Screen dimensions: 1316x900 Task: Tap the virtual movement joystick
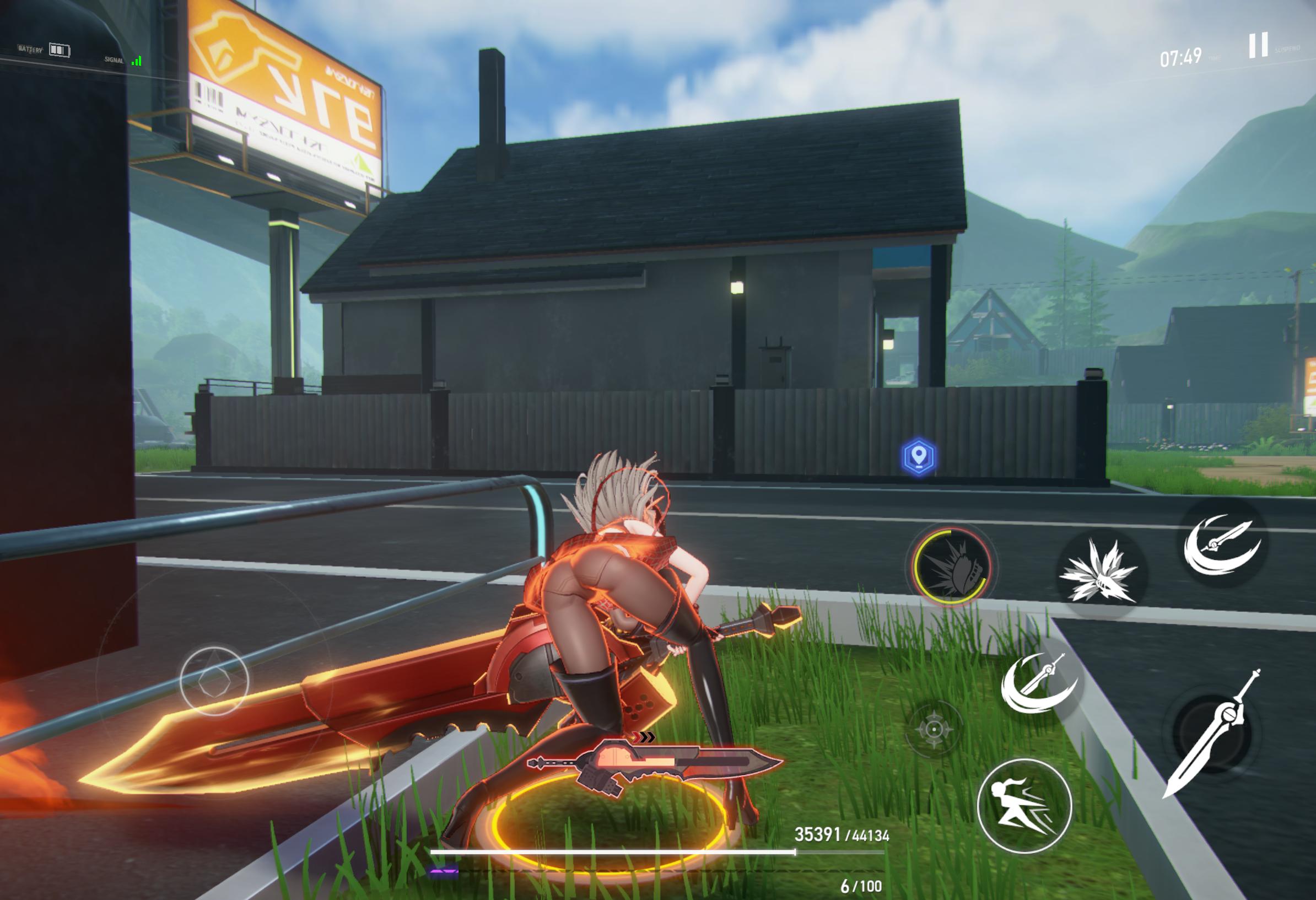214,680
